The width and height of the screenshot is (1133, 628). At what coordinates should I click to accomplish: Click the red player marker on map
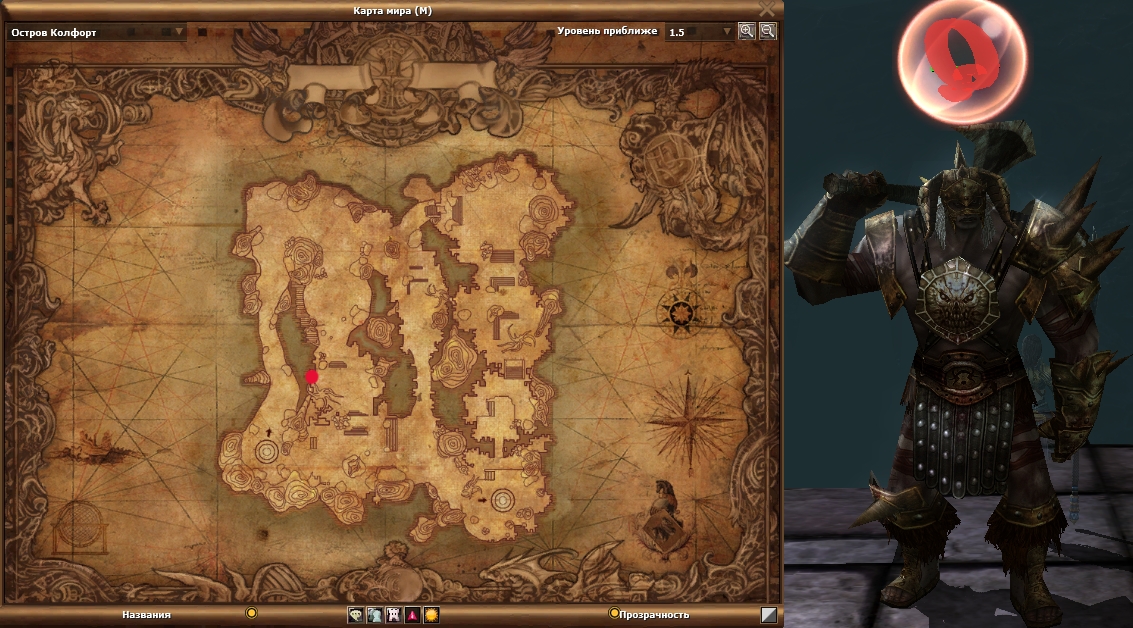tap(312, 377)
